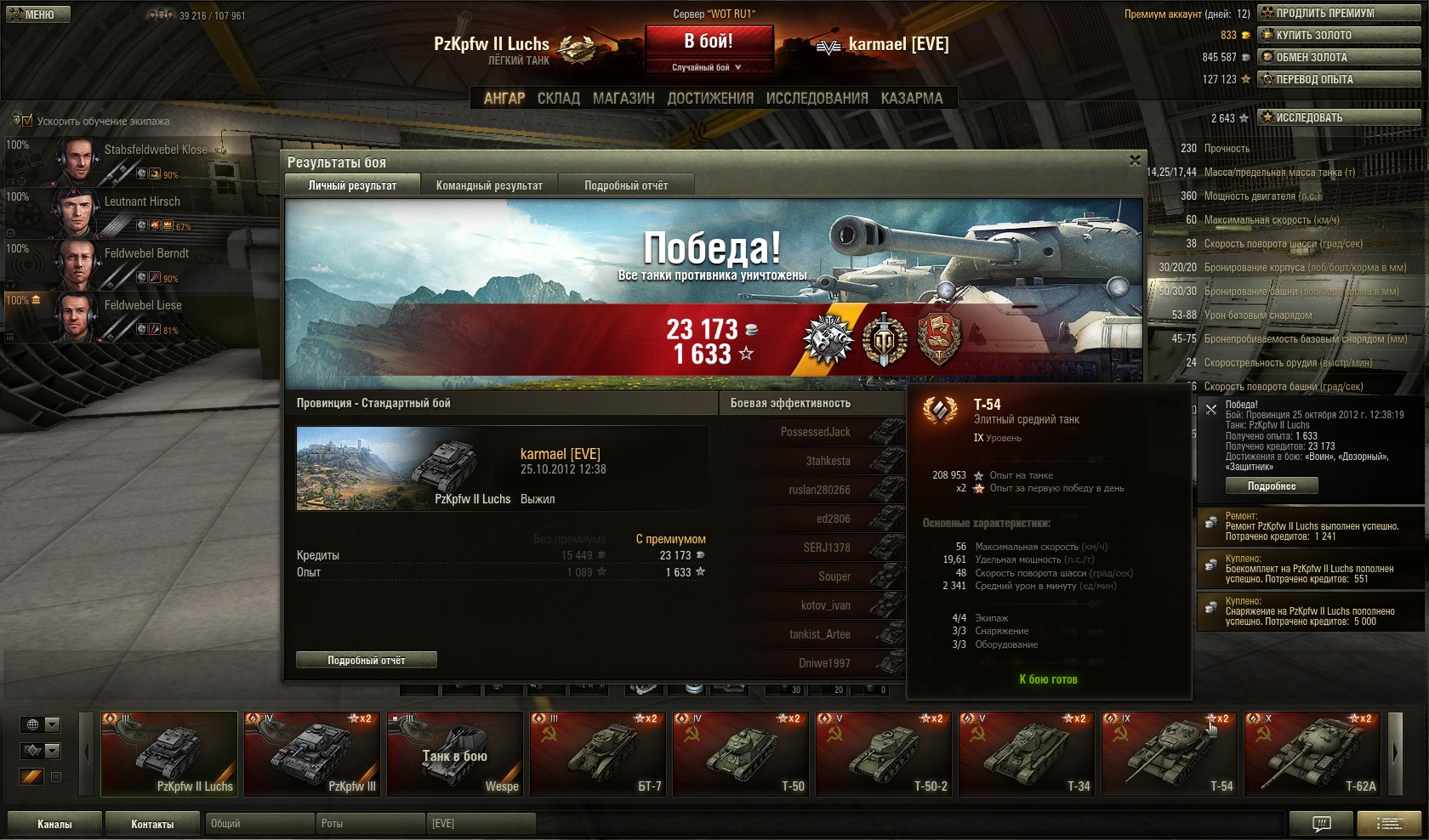Viewport: 1429px width, 840px height.
Task: Click Подробнее in the victory notification
Action: (1272, 486)
